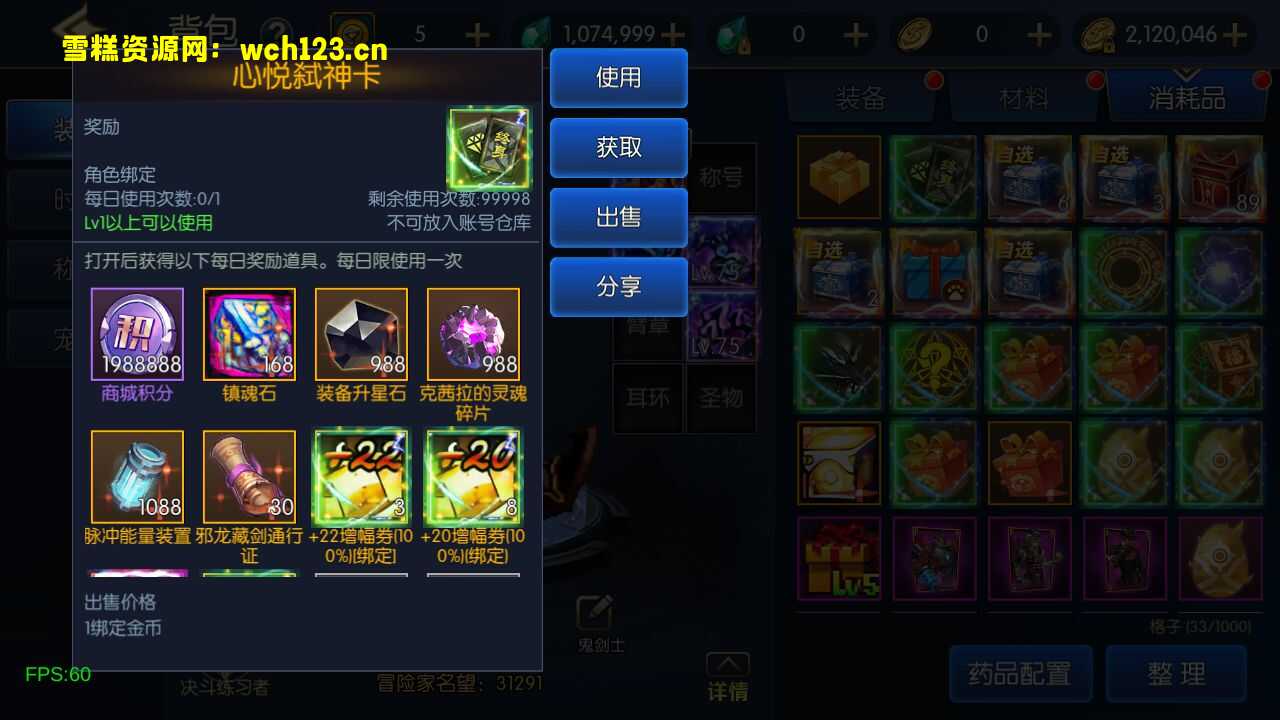Image resolution: width=1280 pixels, height=720 pixels.
Task: Open 药品配置 settings
Action: coord(1020,673)
